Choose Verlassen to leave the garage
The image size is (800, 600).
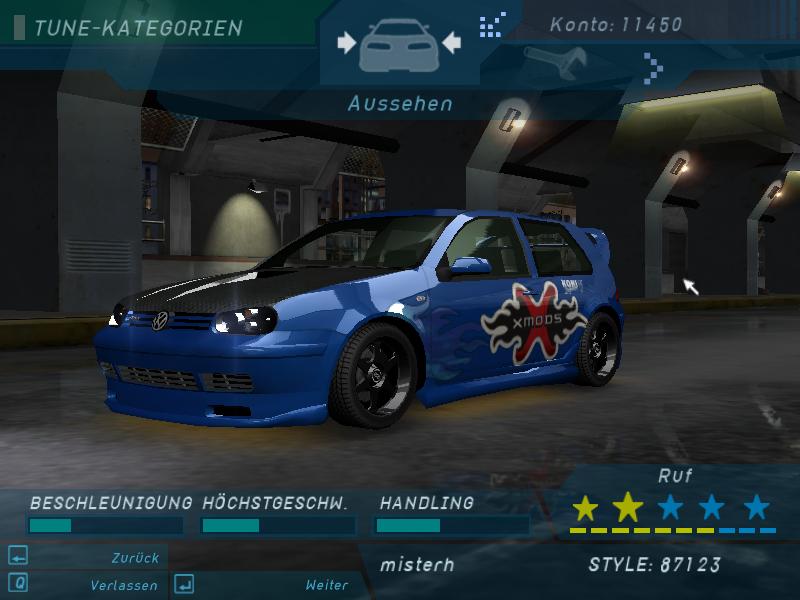pyautogui.click(x=123, y=585)
